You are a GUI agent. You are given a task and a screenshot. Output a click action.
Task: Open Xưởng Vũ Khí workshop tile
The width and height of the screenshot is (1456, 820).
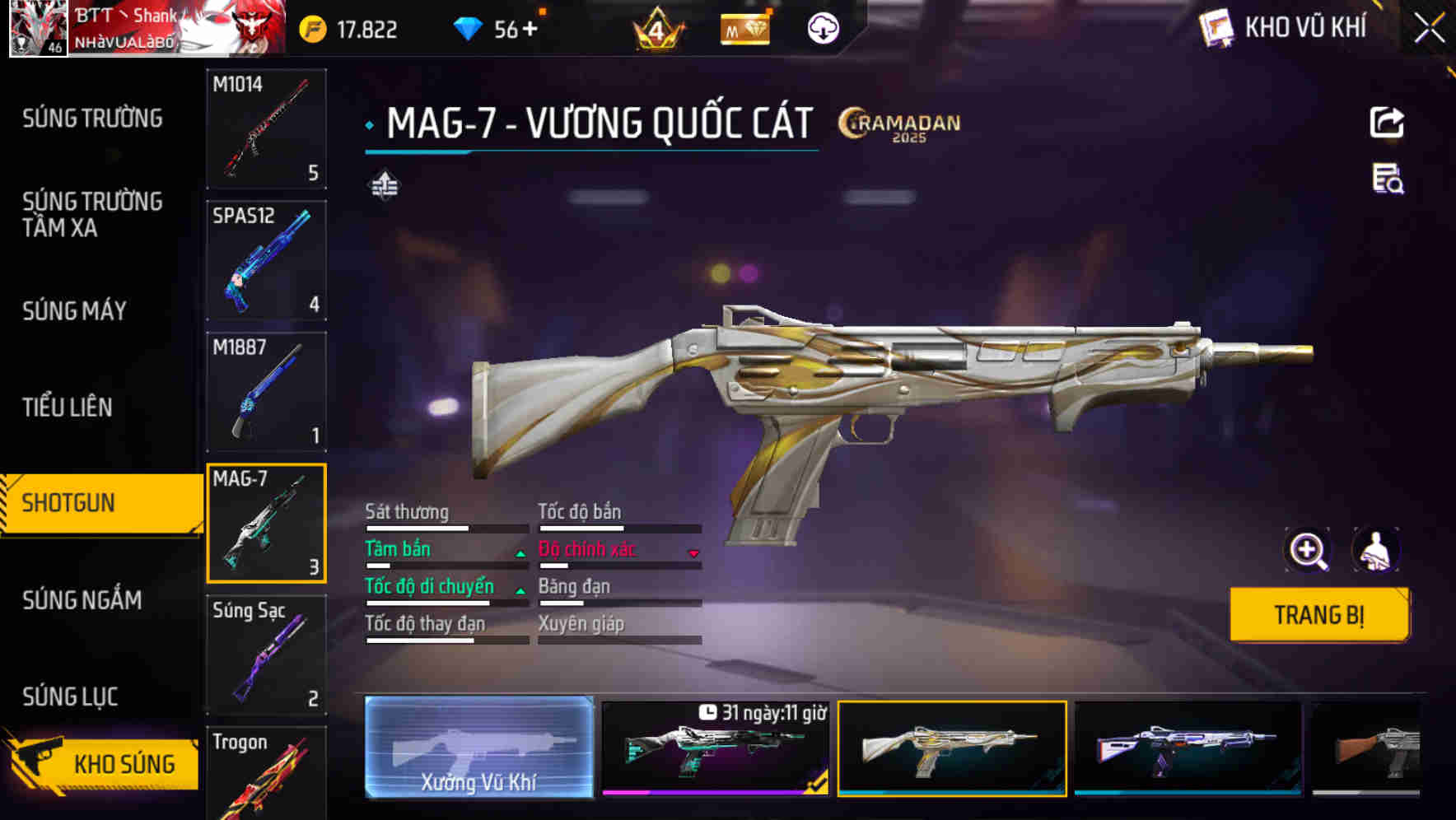[478, 748]
